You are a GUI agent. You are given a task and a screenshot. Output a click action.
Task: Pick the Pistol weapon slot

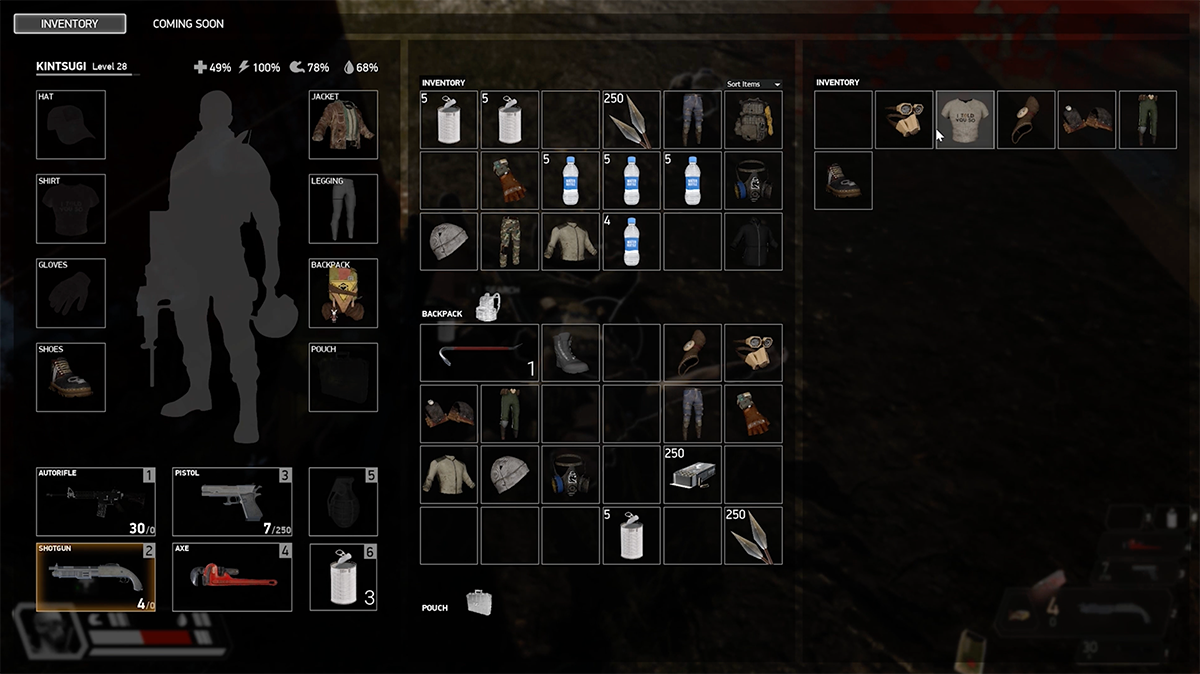pyautogui.click(x=232, y=501)
